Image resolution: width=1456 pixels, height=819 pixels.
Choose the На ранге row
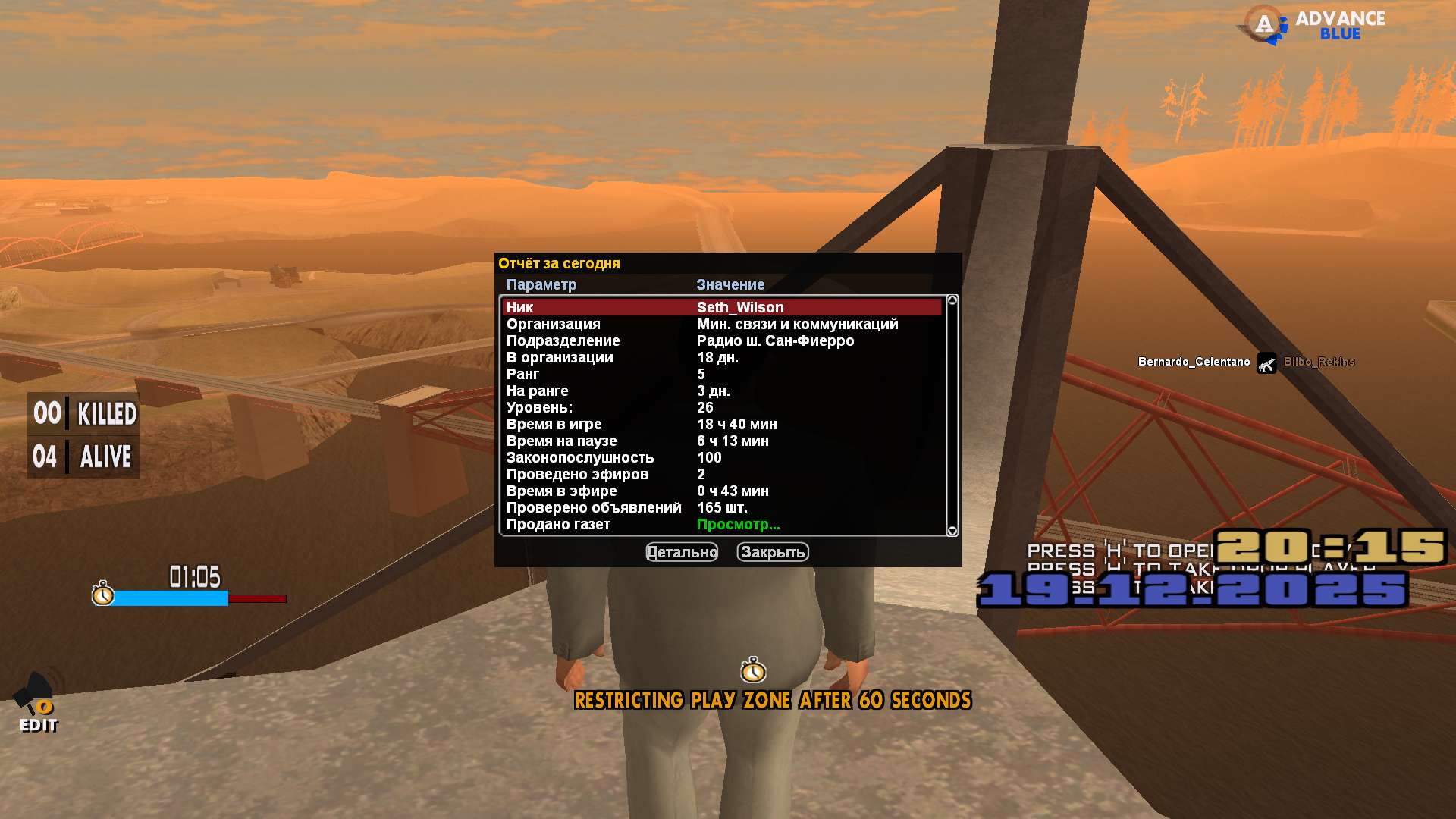[x=720, y=391]
